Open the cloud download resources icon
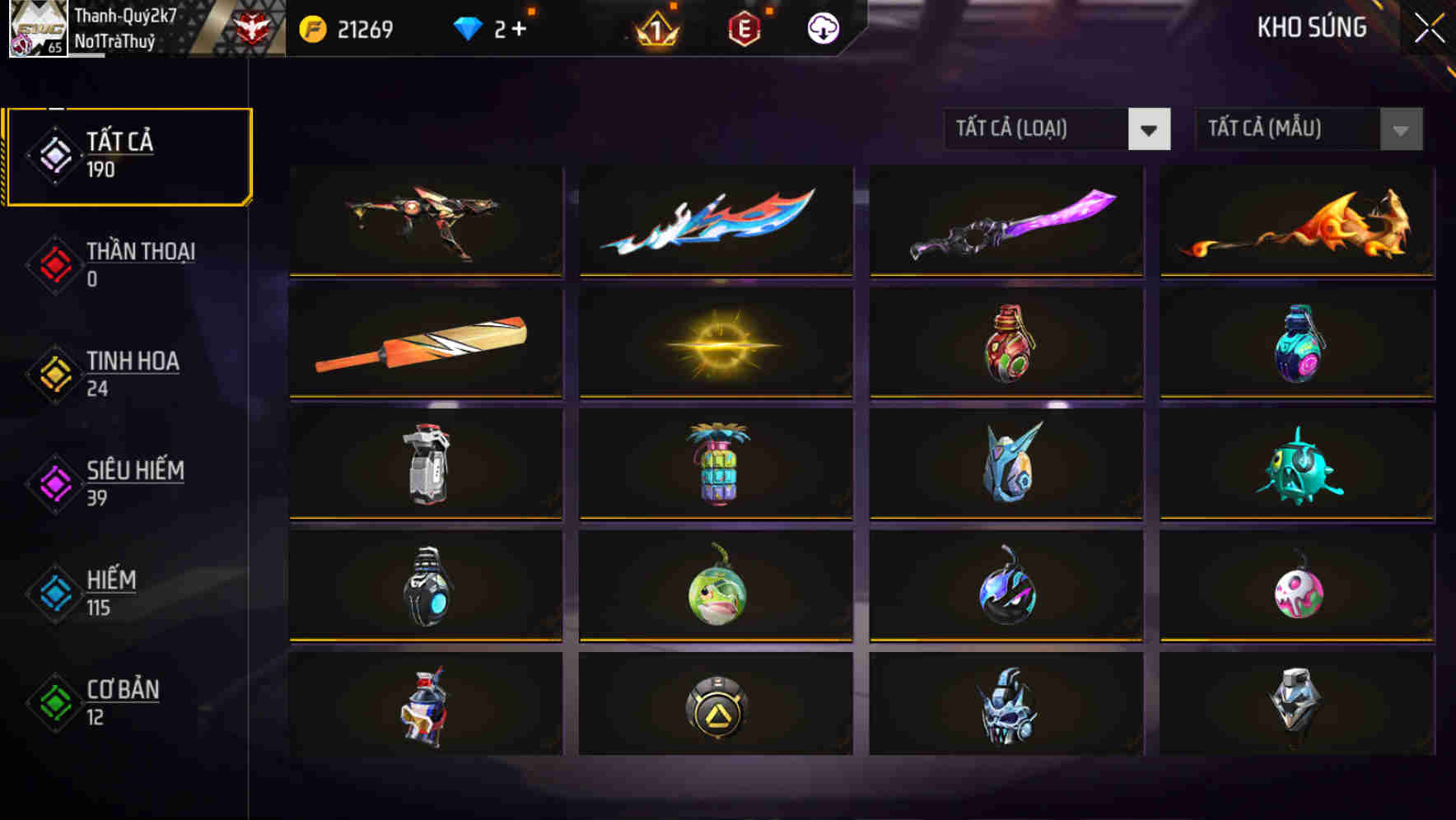Viewport: 1456px width, 820px height. click(822, 27)
